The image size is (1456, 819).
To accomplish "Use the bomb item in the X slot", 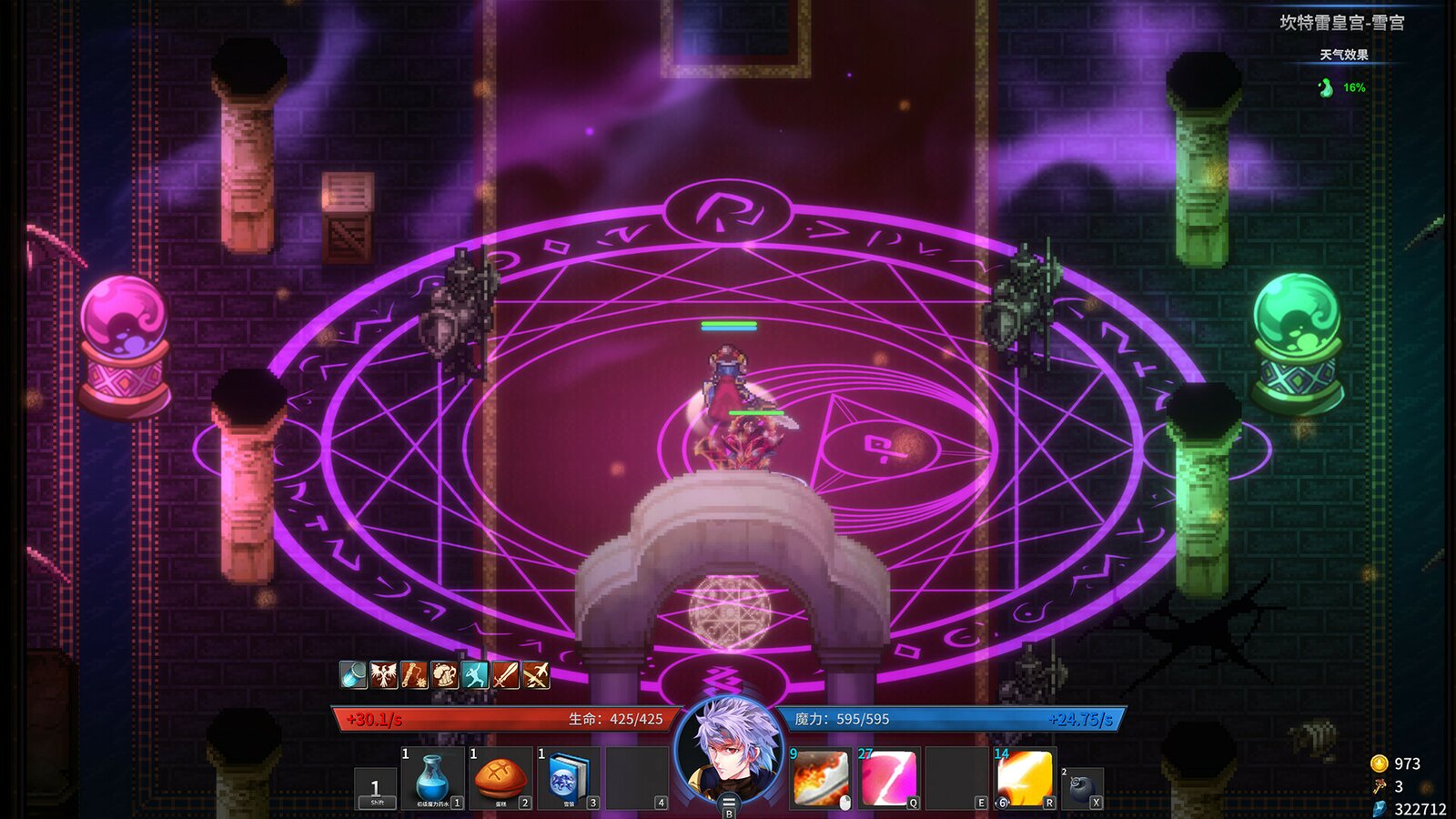I will click(1083, 790).
